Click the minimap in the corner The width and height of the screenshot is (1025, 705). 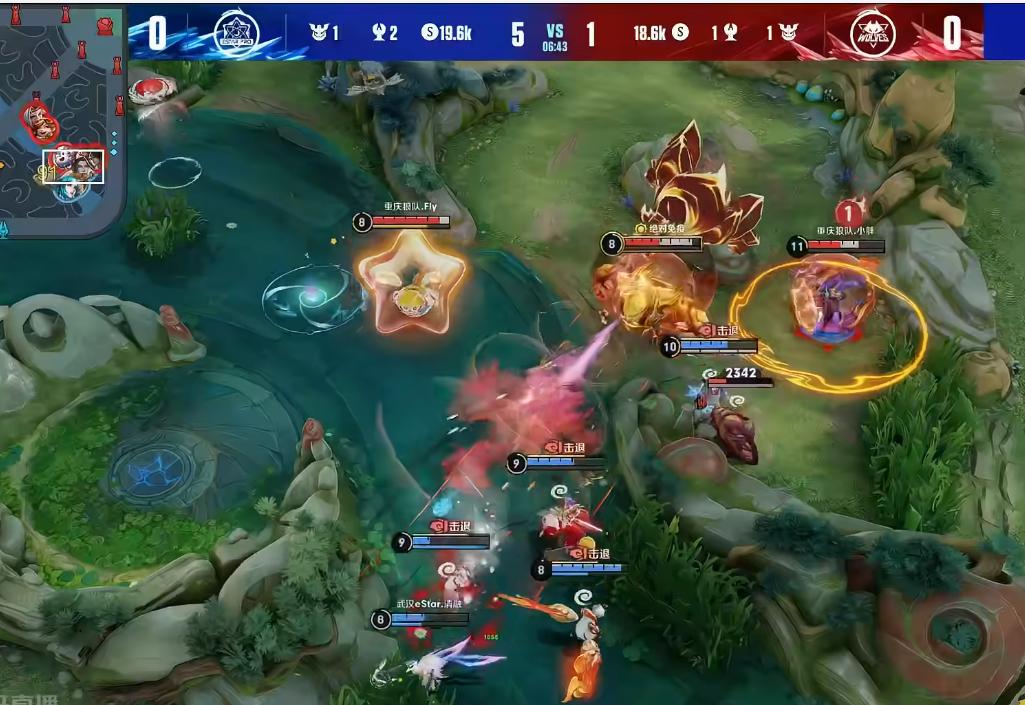point(62,118)
